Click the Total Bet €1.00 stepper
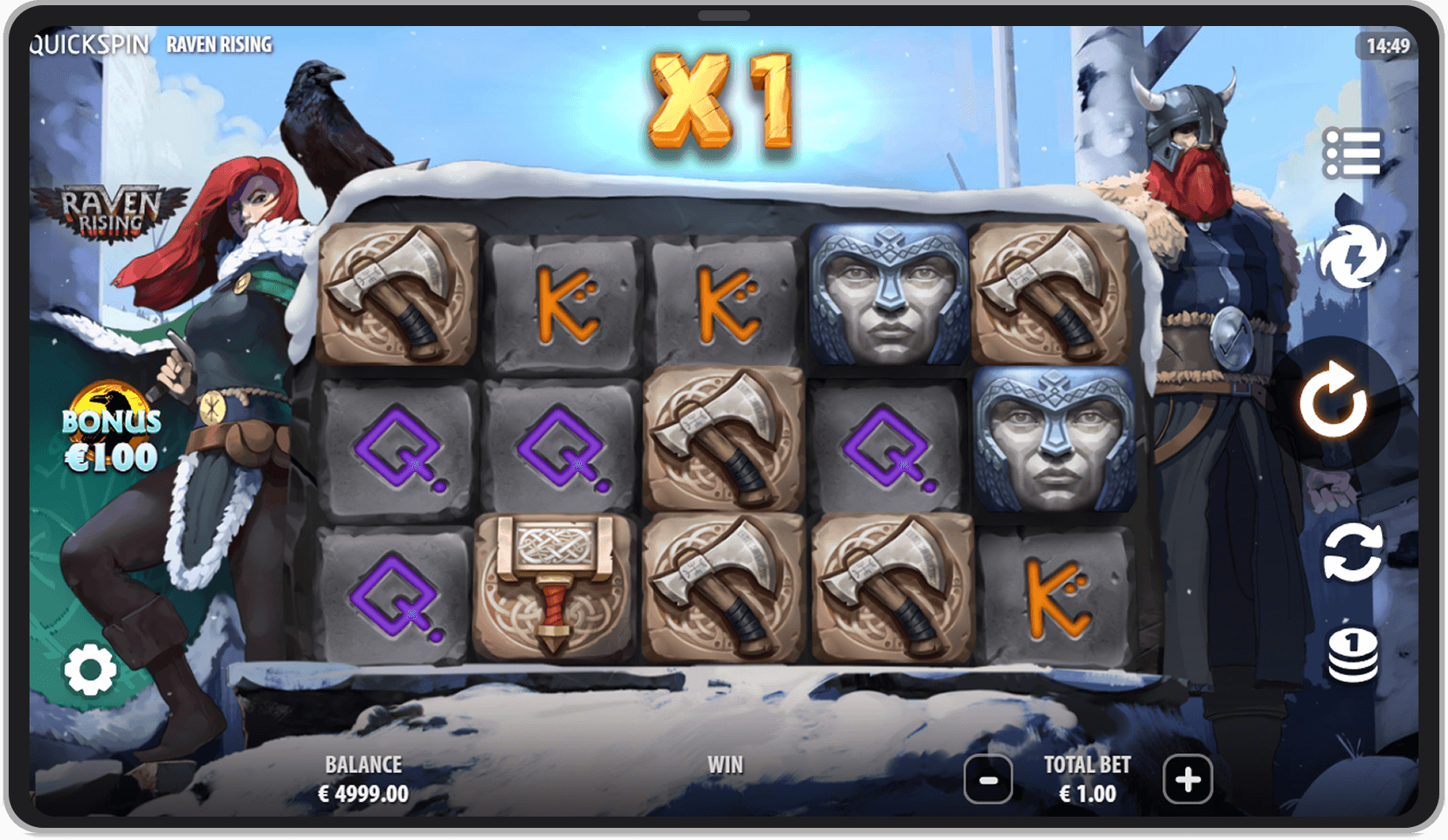 click(x=1087, y=778)
